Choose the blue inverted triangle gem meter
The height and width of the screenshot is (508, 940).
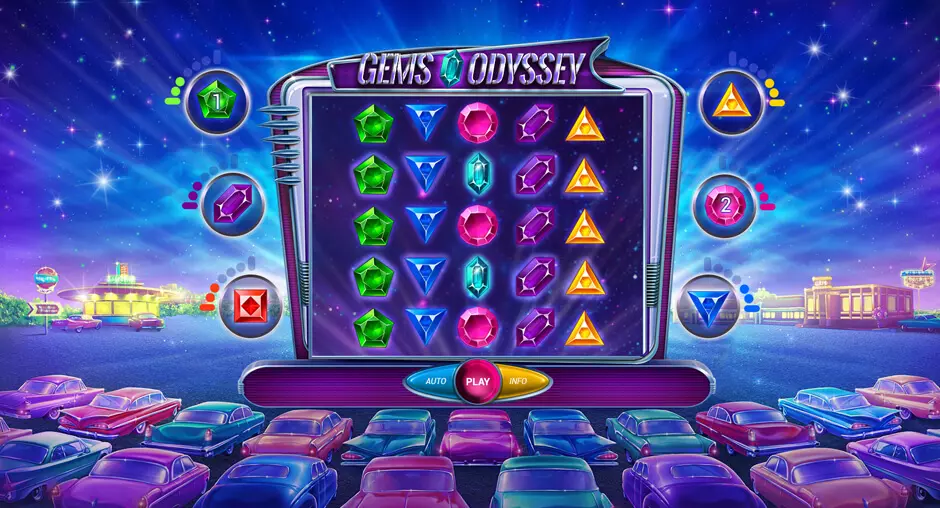[707, 305]
